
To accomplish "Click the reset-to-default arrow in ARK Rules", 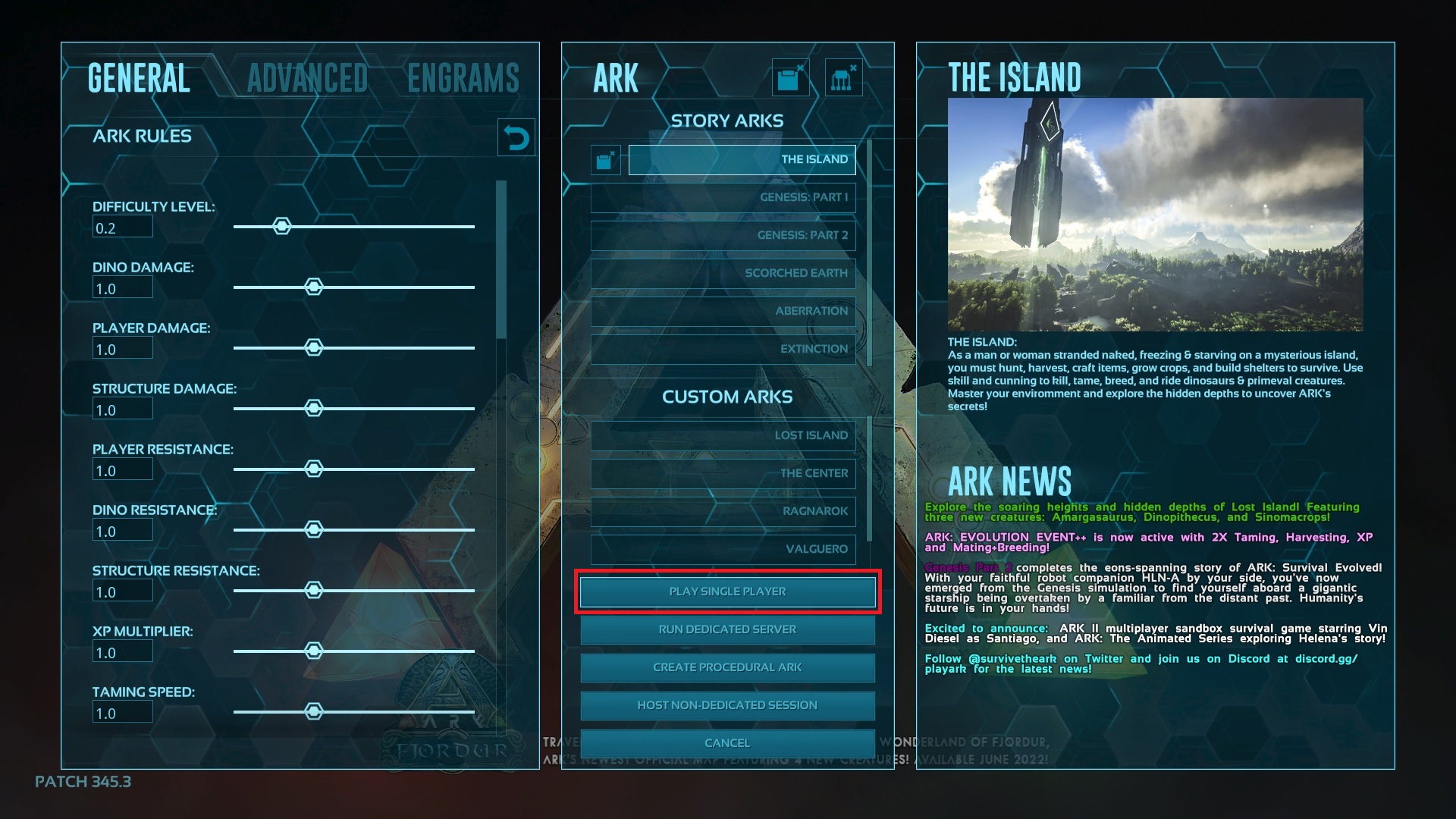I will point(516,136).
